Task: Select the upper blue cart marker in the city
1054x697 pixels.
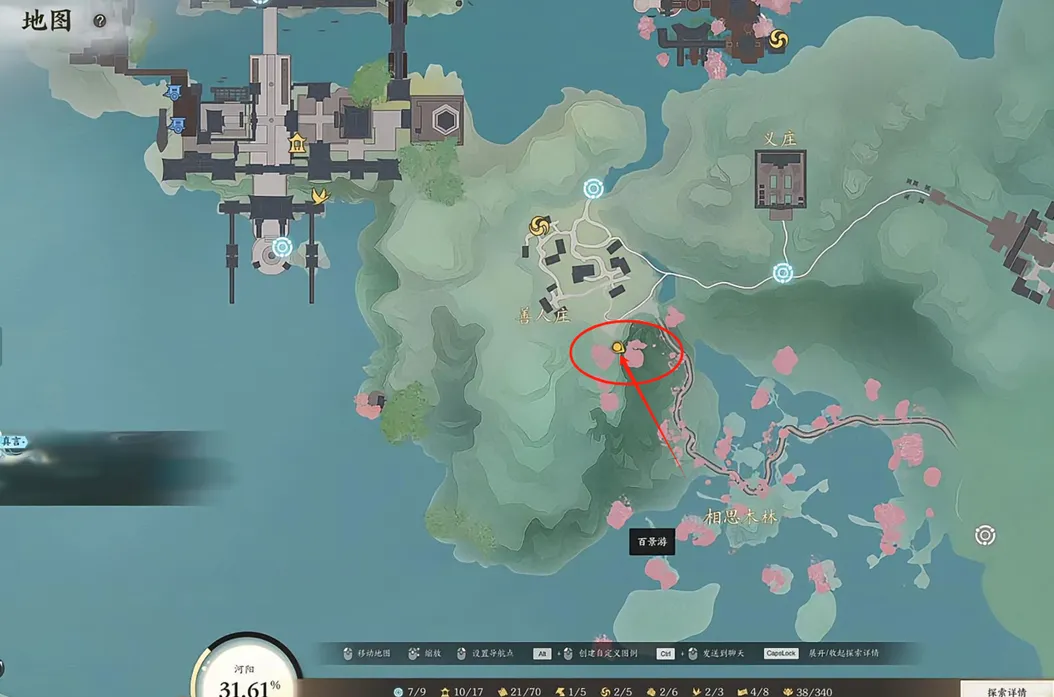Action: coord(174,93)
